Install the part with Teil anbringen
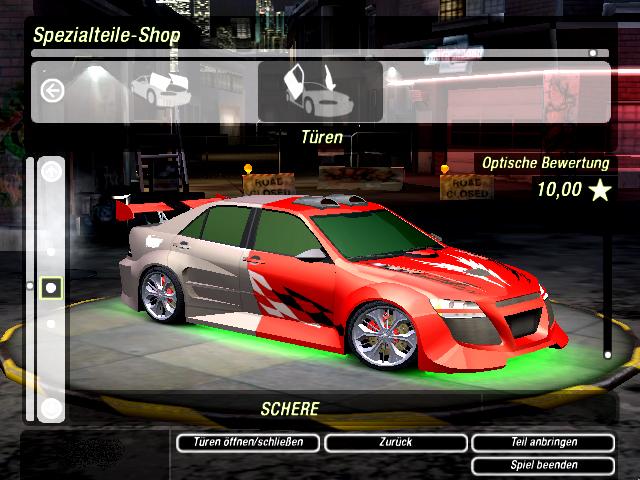The image size is (640, 480). pos(542,442)
